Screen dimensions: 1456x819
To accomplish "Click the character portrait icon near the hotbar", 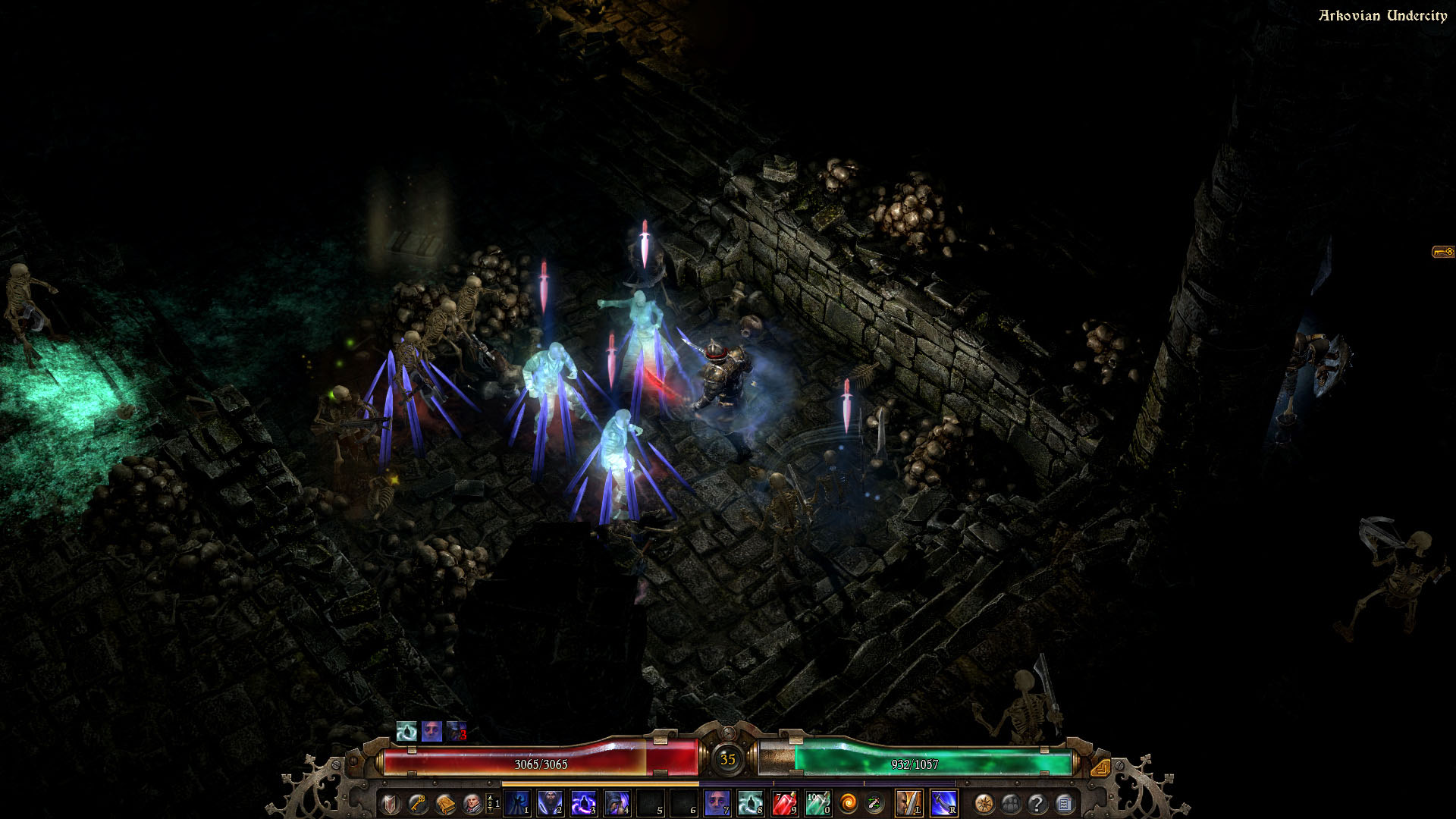I will click(x=472, y=802).
